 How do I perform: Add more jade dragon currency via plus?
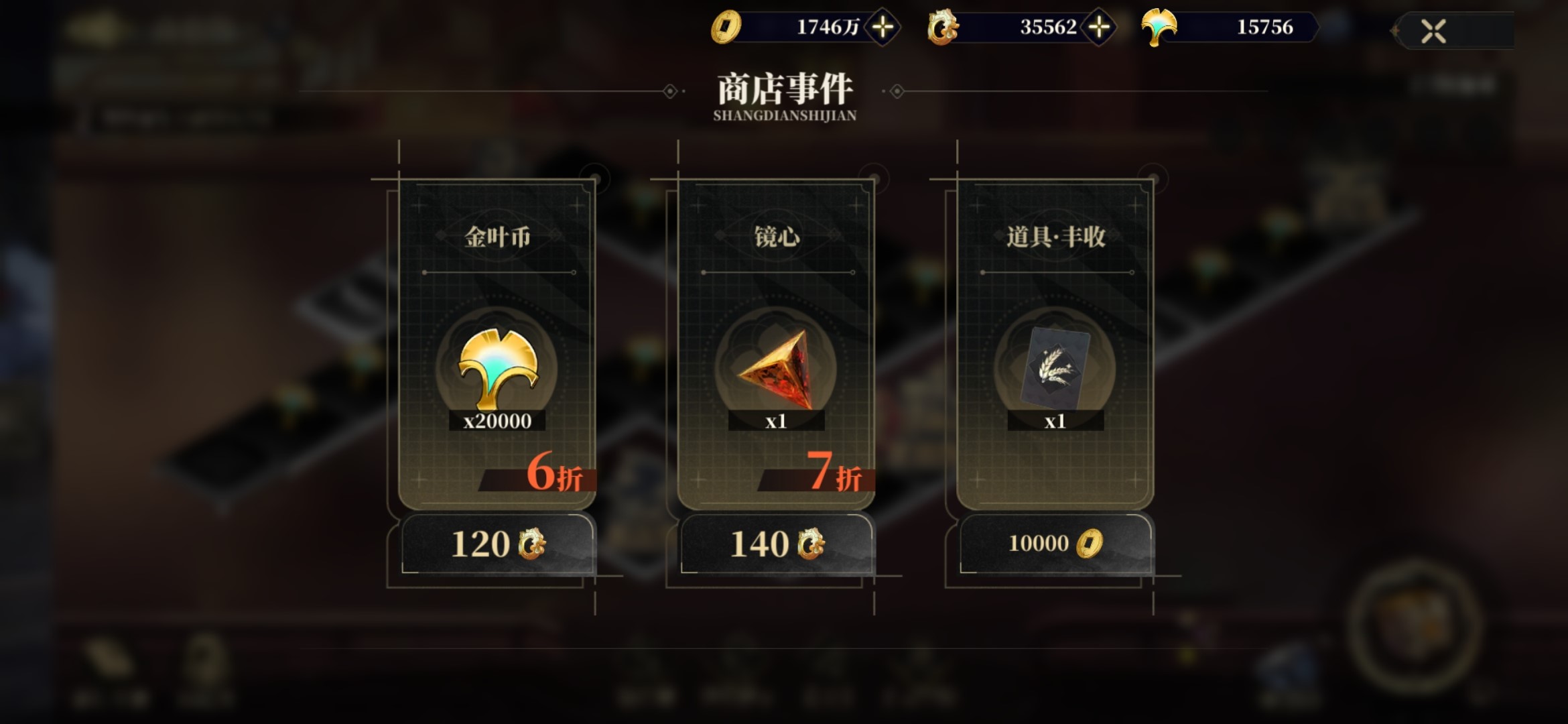[x=1099, y=27]
